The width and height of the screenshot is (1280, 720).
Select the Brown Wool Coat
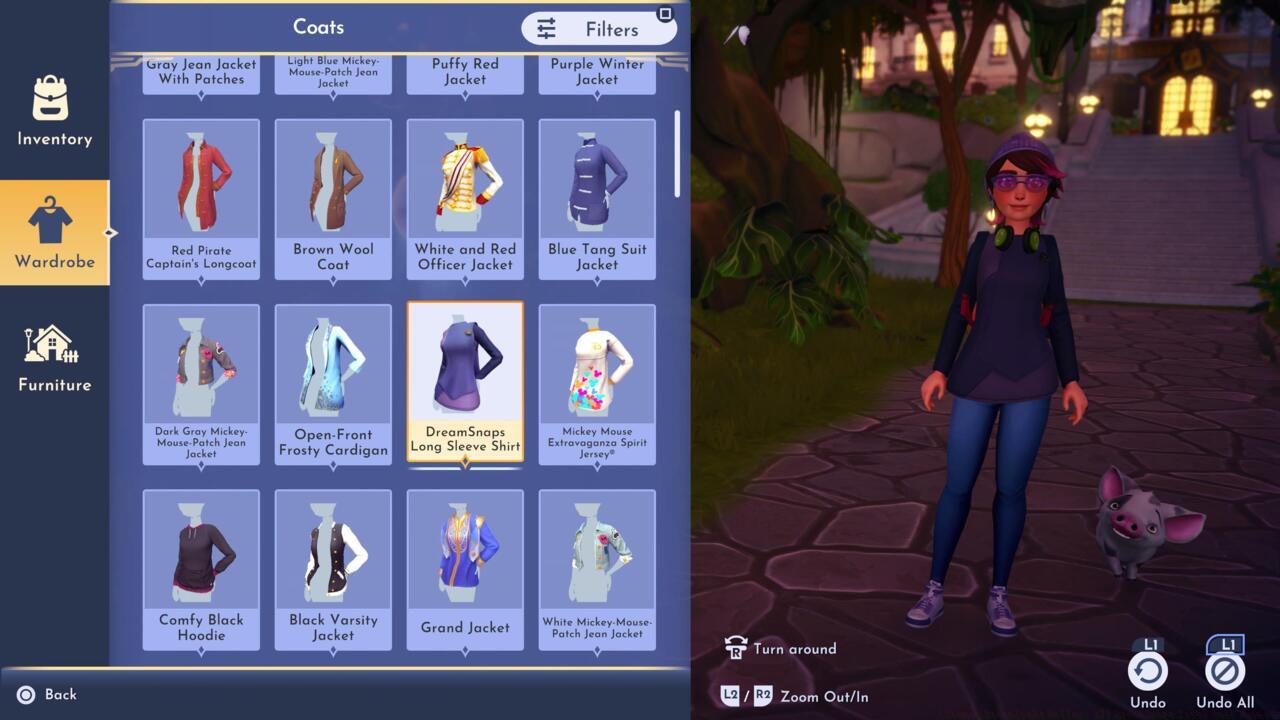click(332, 195)
